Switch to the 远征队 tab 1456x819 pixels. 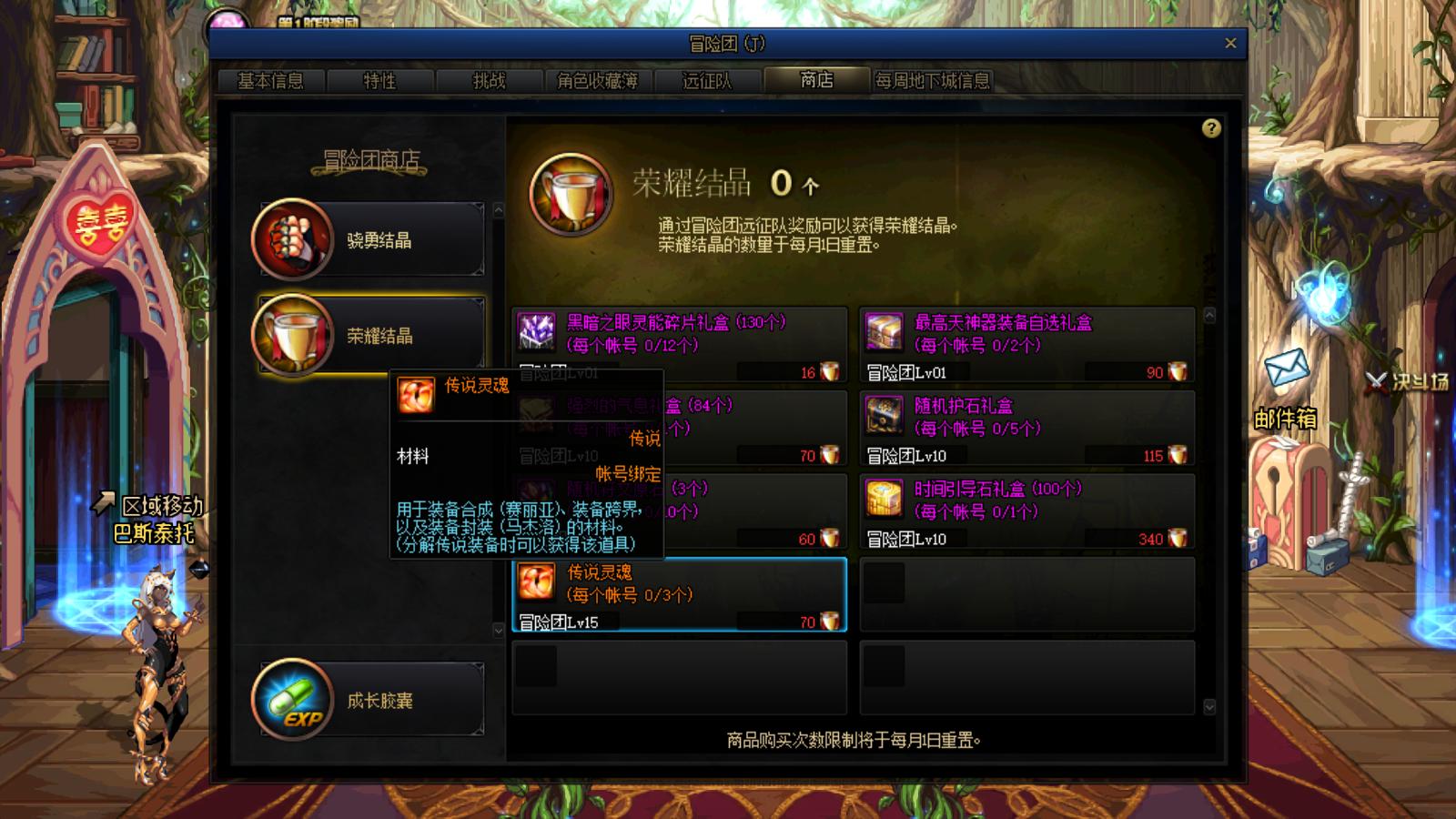(708, 81)
